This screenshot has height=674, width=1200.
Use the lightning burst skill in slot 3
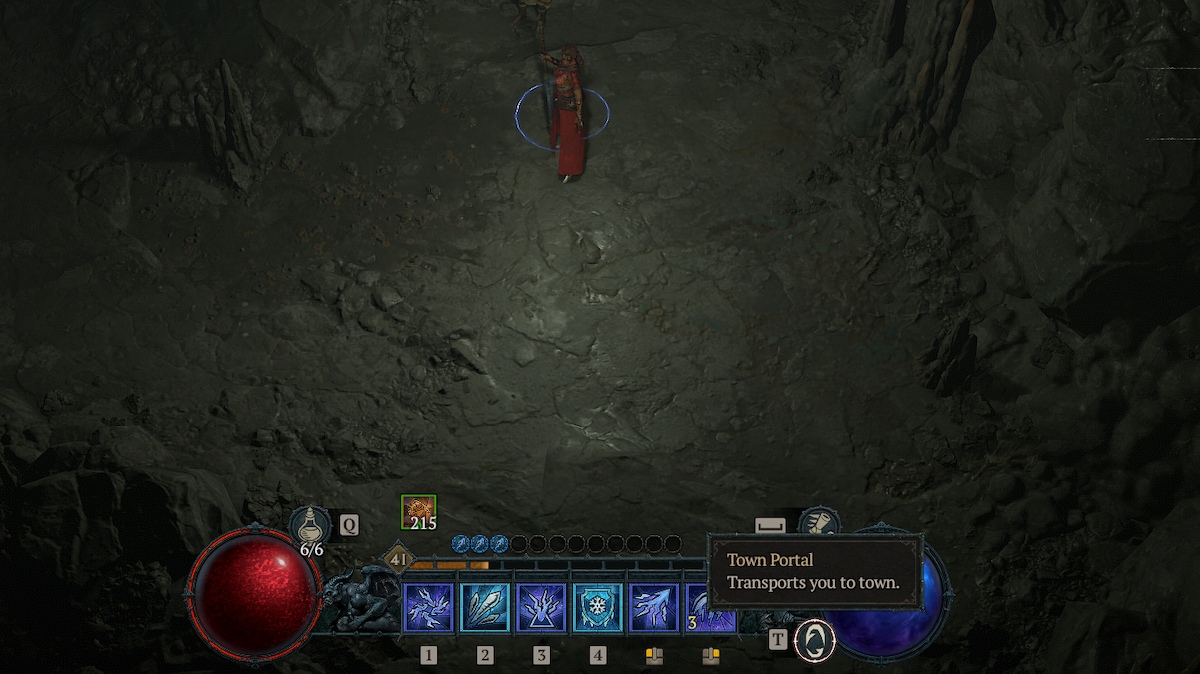click(541, 608)
